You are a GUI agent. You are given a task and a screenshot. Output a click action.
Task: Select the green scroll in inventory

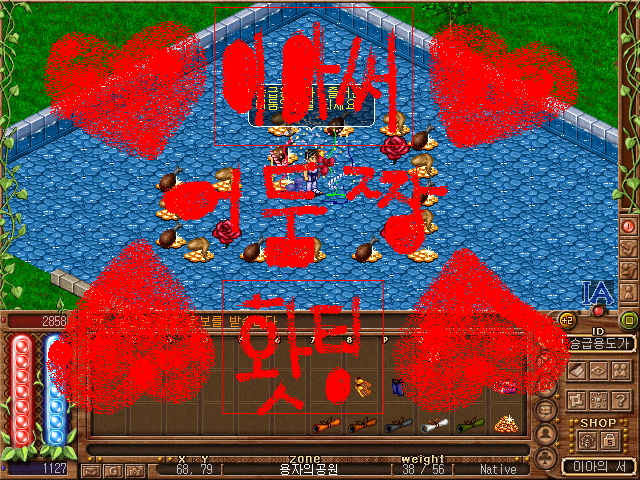470,425
